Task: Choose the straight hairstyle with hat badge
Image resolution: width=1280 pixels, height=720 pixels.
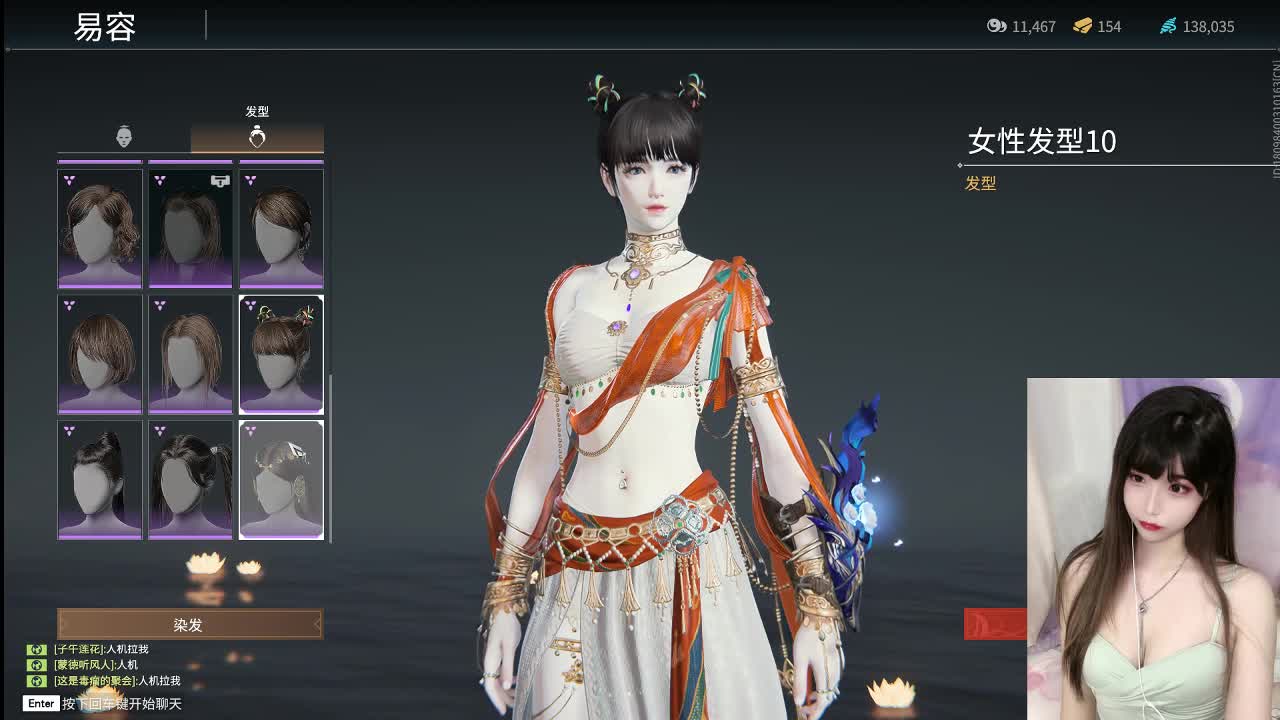Action: 190,229
